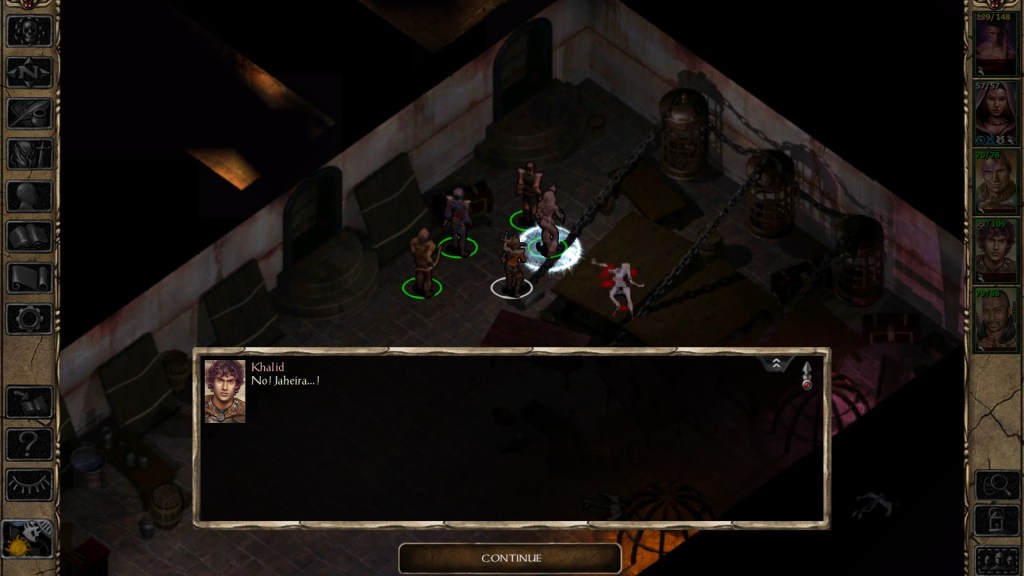Click the skull and sun game clock
The width and height of the screenshot is (1024, 576).
[x=27, y=539]
